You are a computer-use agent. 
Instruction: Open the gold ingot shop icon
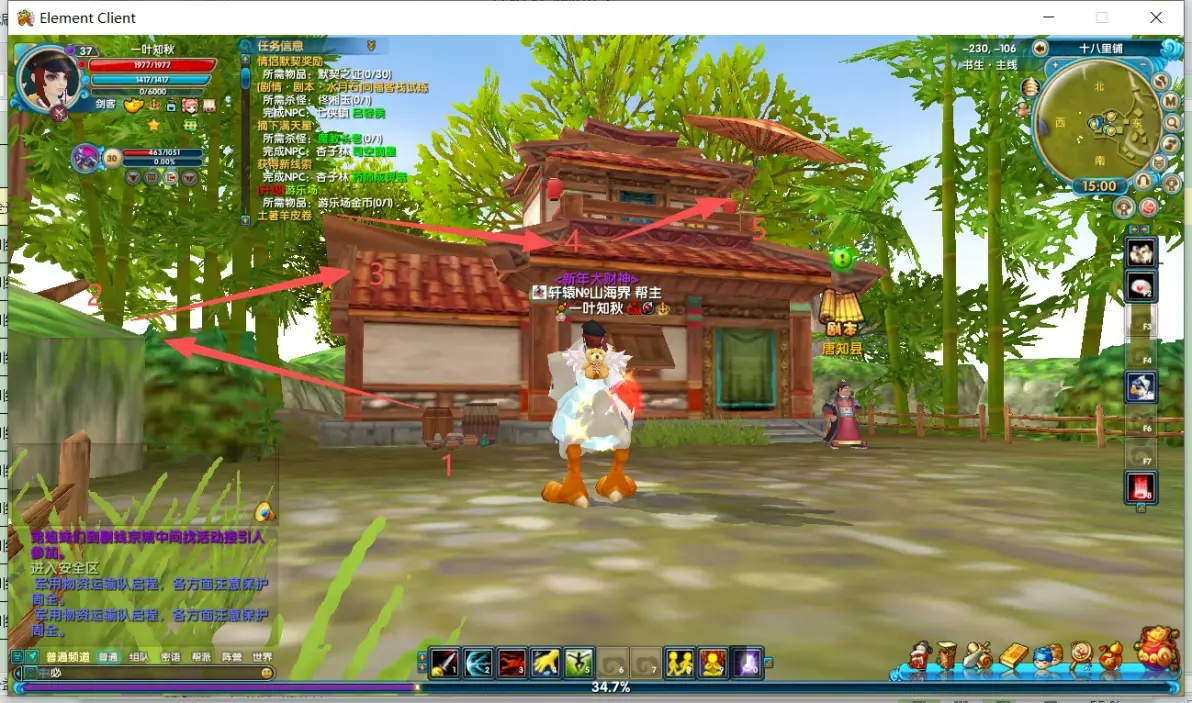coord(1014,656)
